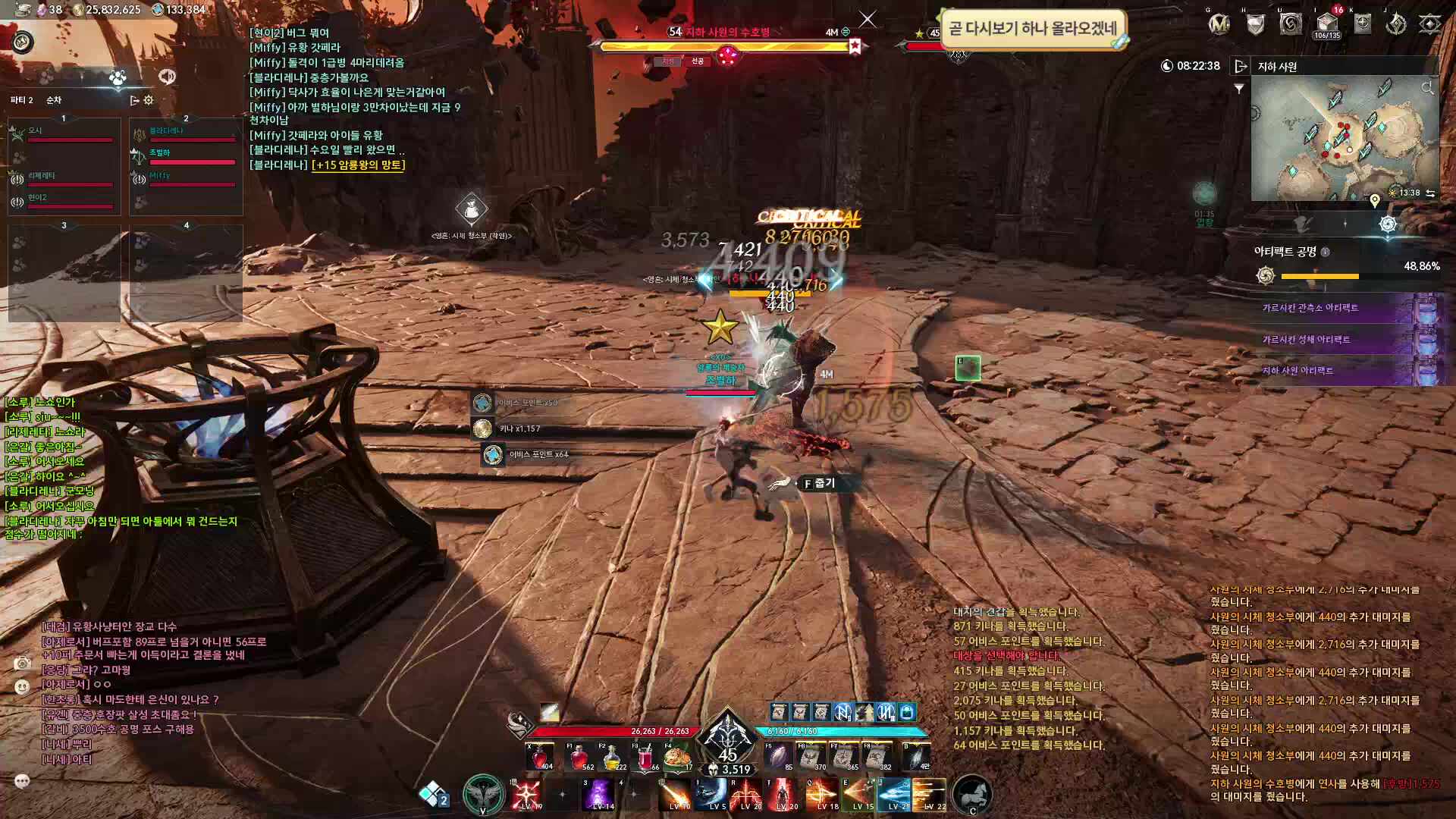1456x819 pixels.
Task: Click the +15 암룡왕의 망토 item link
Action: (359, 165)
